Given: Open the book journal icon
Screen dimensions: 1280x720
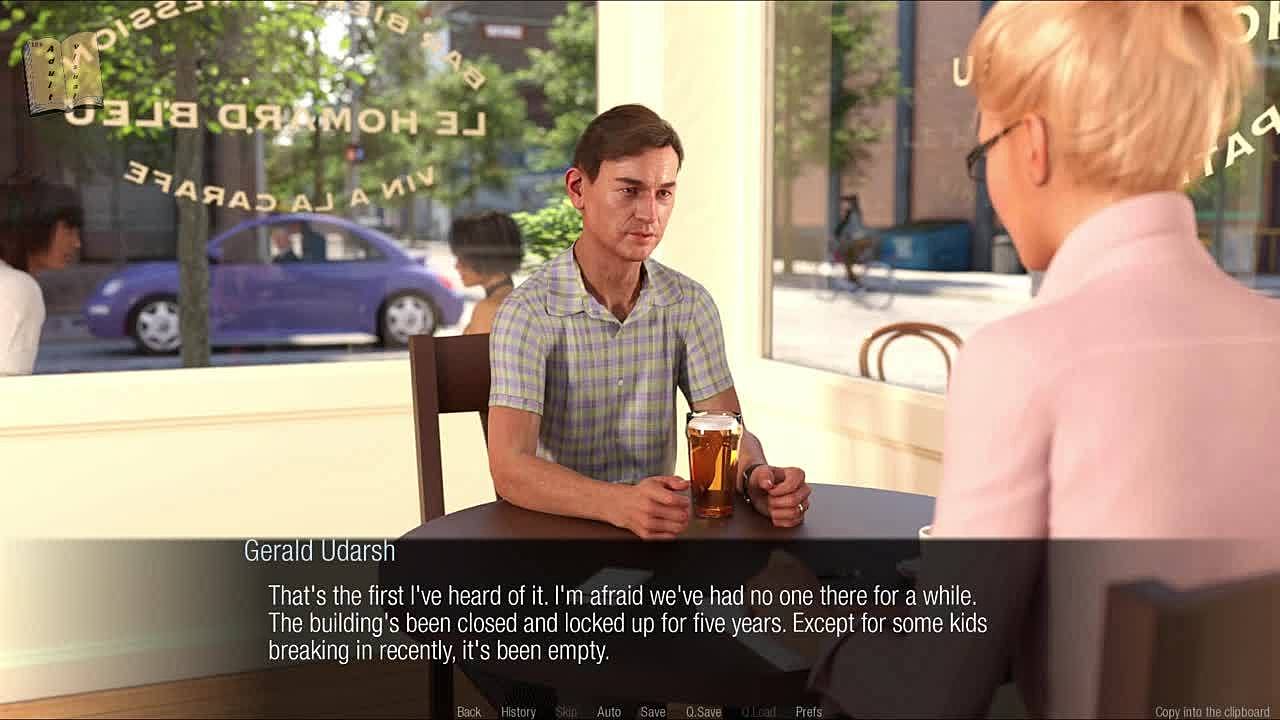Looking at the screenshot, I should point(63,74).
